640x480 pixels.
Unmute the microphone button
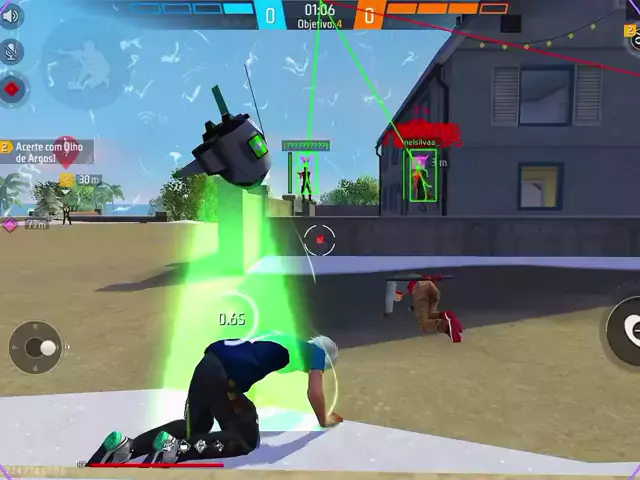click(12, 52)
